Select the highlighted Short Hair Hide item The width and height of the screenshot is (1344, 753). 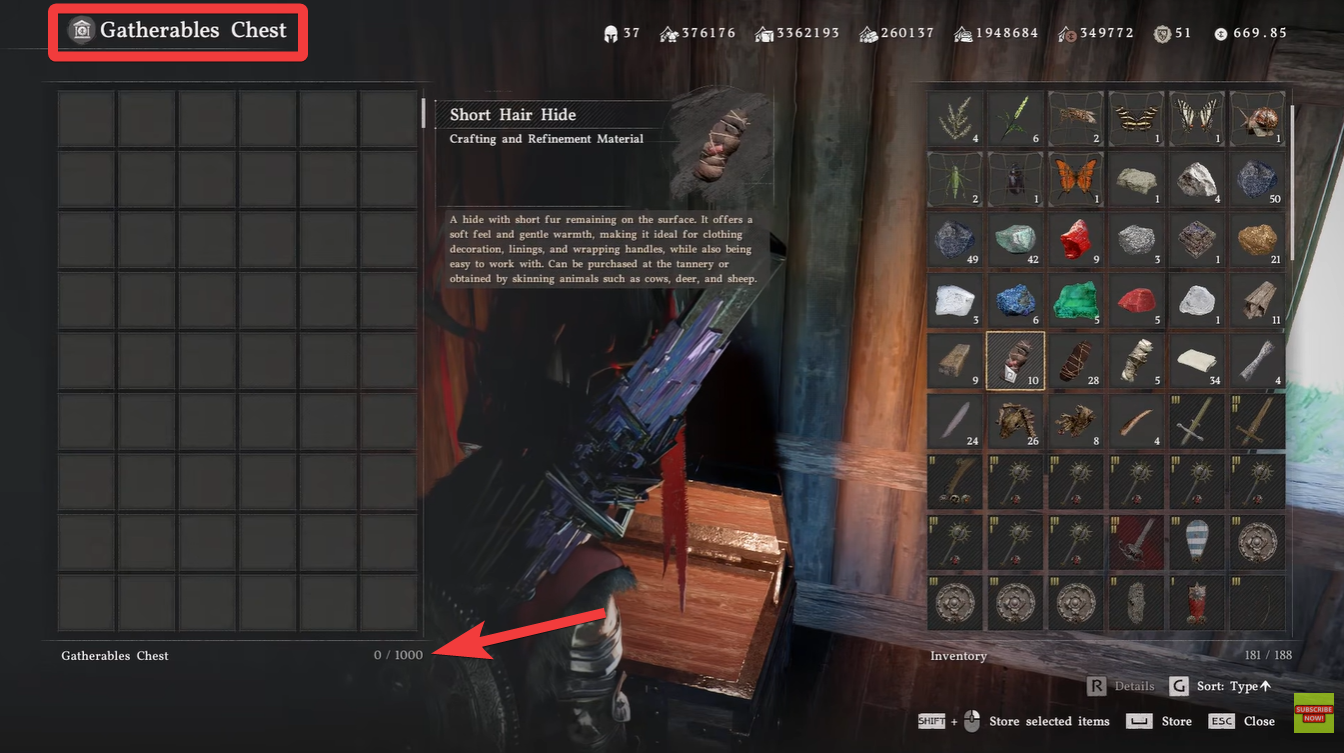1016,360
